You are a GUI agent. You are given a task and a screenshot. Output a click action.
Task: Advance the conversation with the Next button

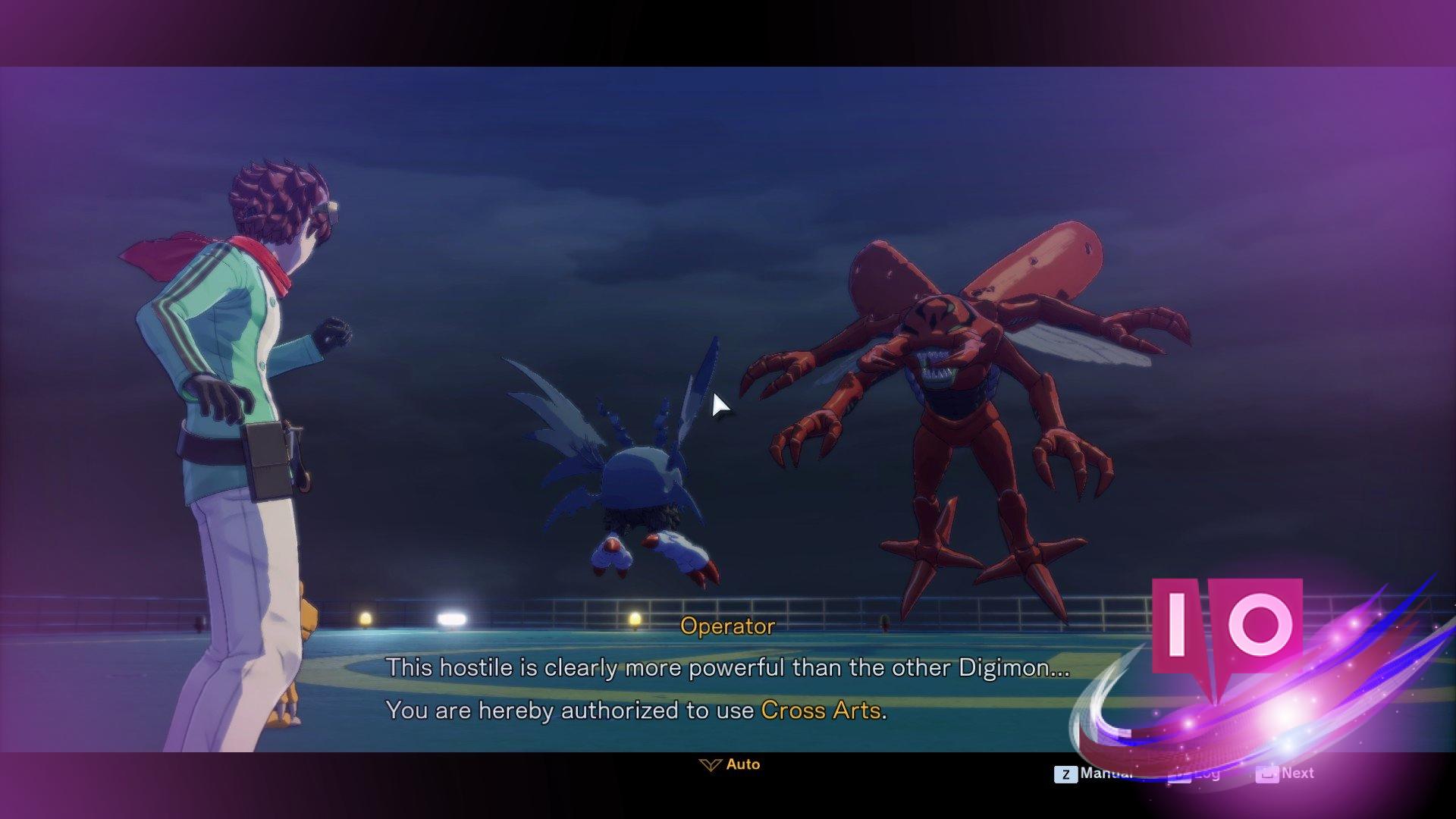coord(1298,773)
